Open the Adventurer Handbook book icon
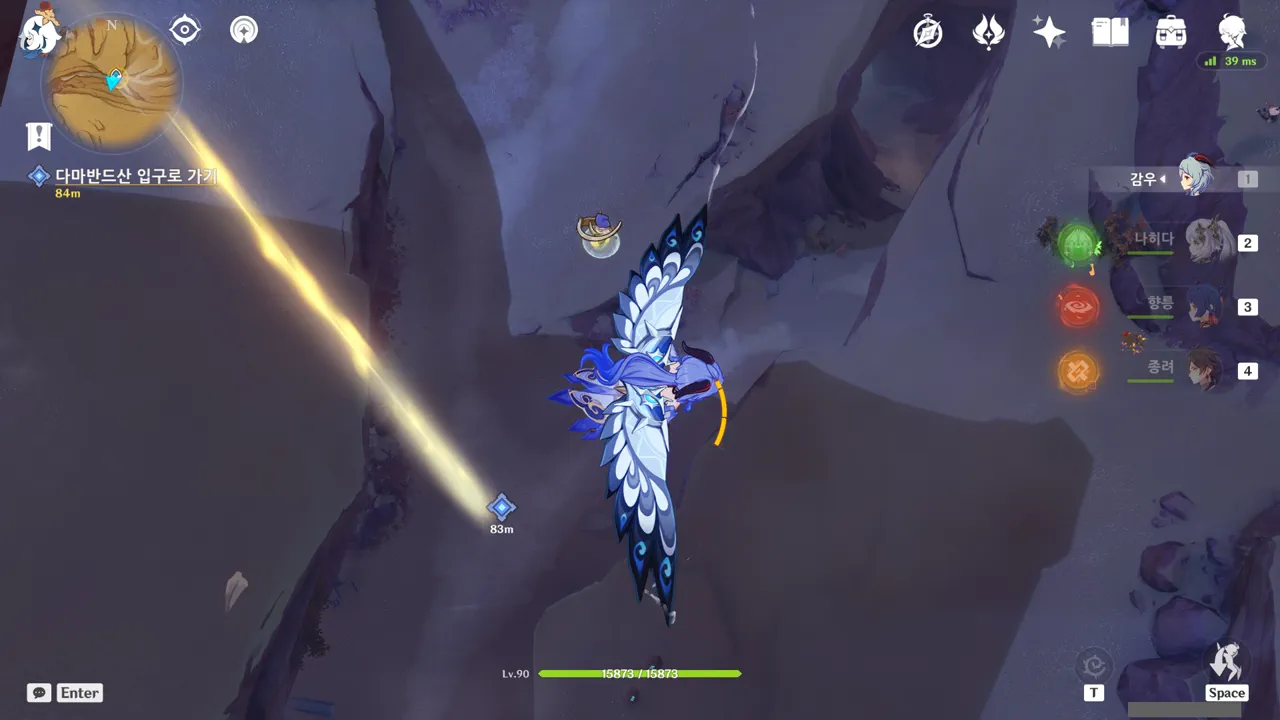The image size is (1280, 720). click(x=1110, y=32)
